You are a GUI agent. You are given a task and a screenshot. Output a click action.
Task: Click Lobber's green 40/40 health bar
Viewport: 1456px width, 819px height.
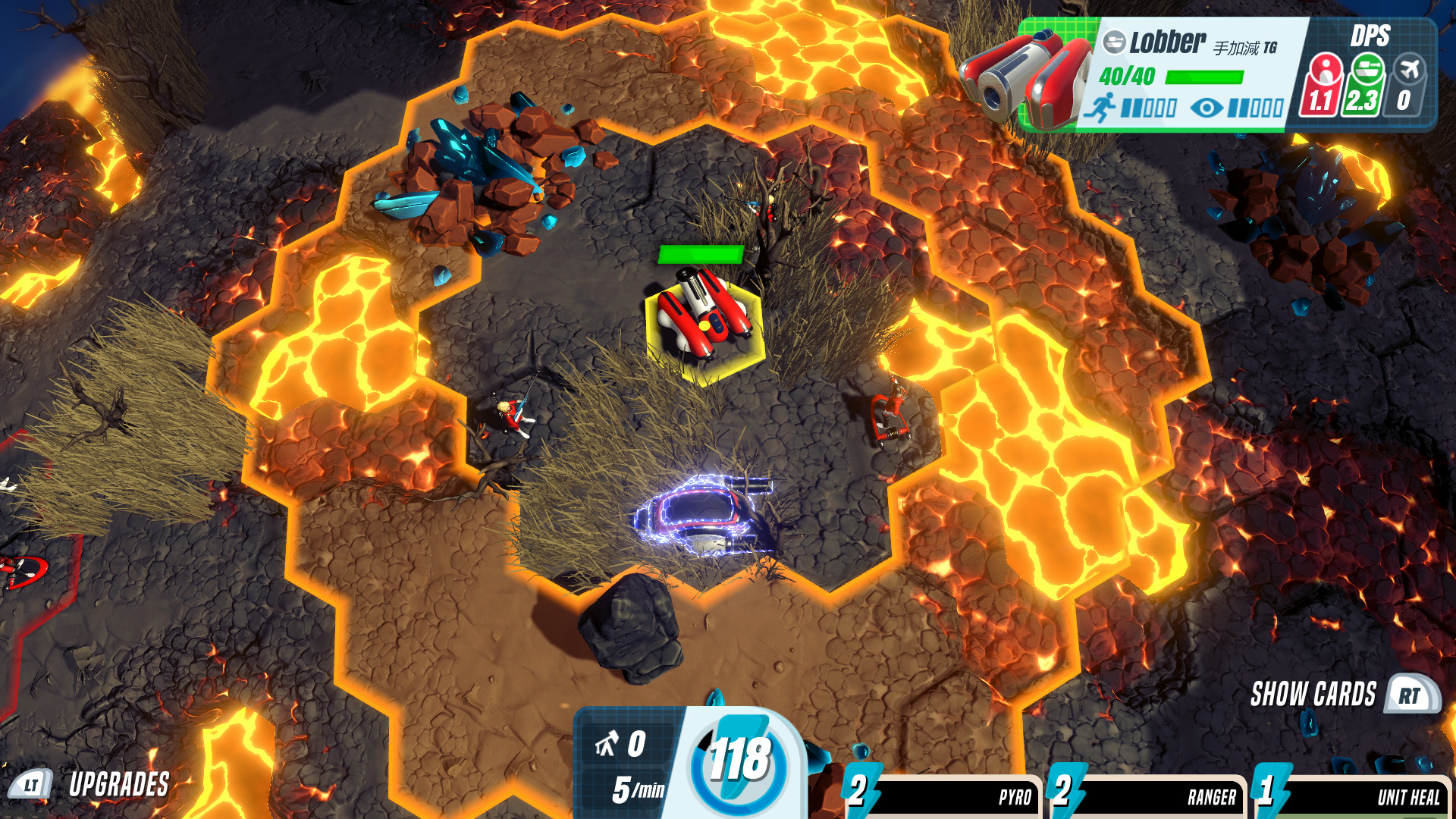coord(1204,77)
